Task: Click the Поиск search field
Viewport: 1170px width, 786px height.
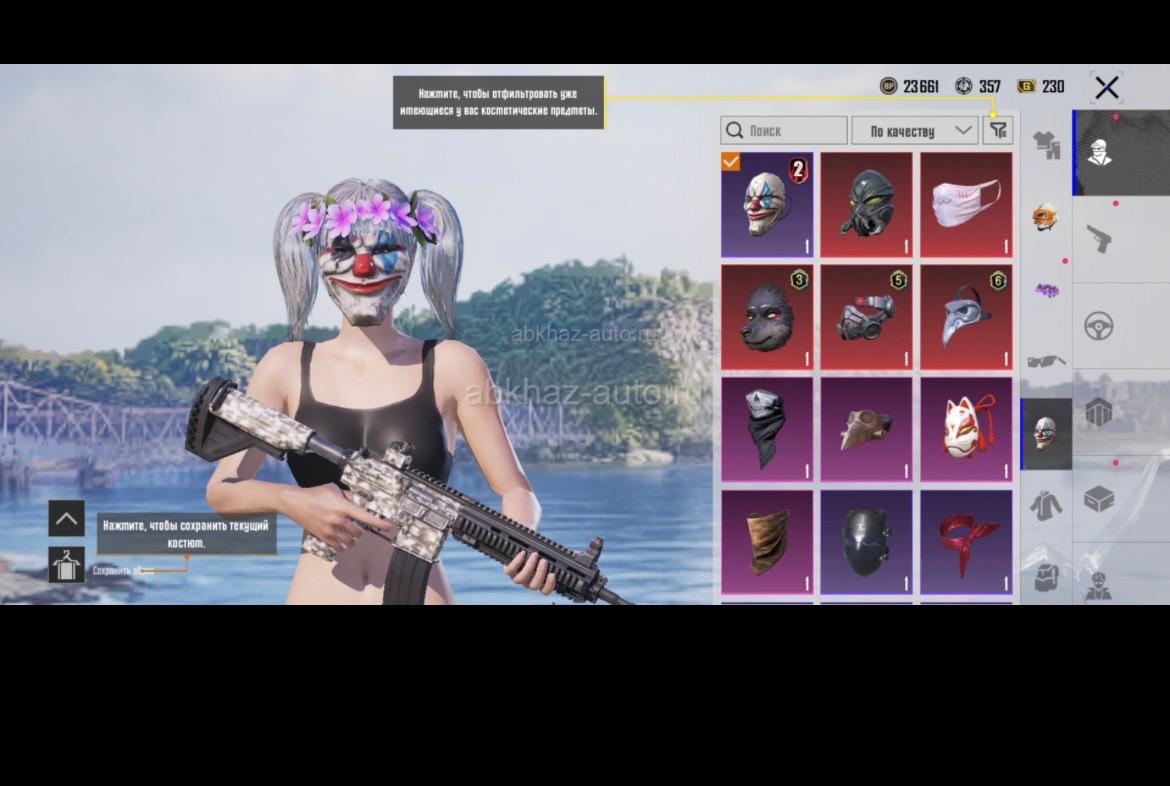Action: coord(784,131)
